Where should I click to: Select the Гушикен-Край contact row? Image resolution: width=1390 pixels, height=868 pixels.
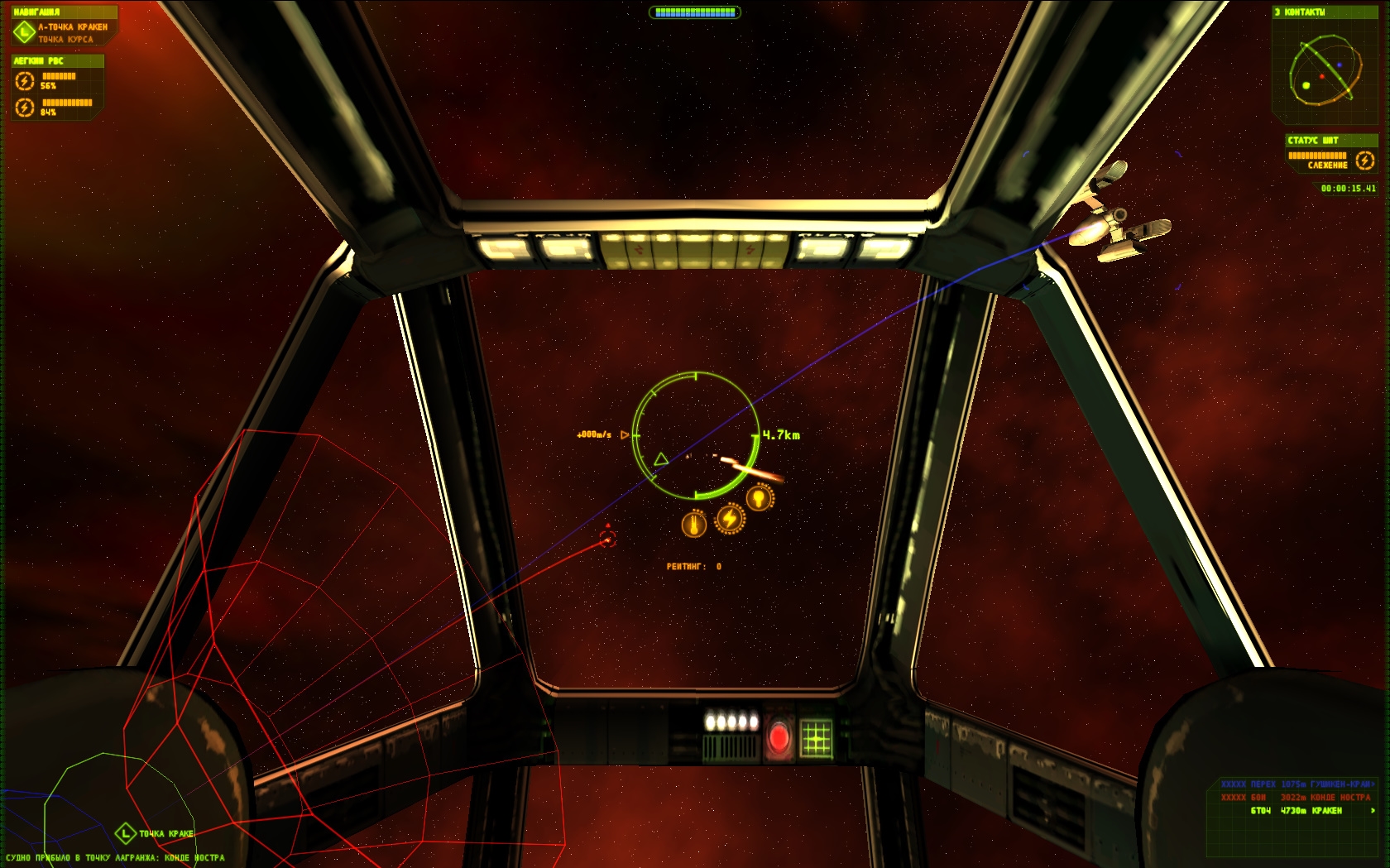tap(1297, 784)
